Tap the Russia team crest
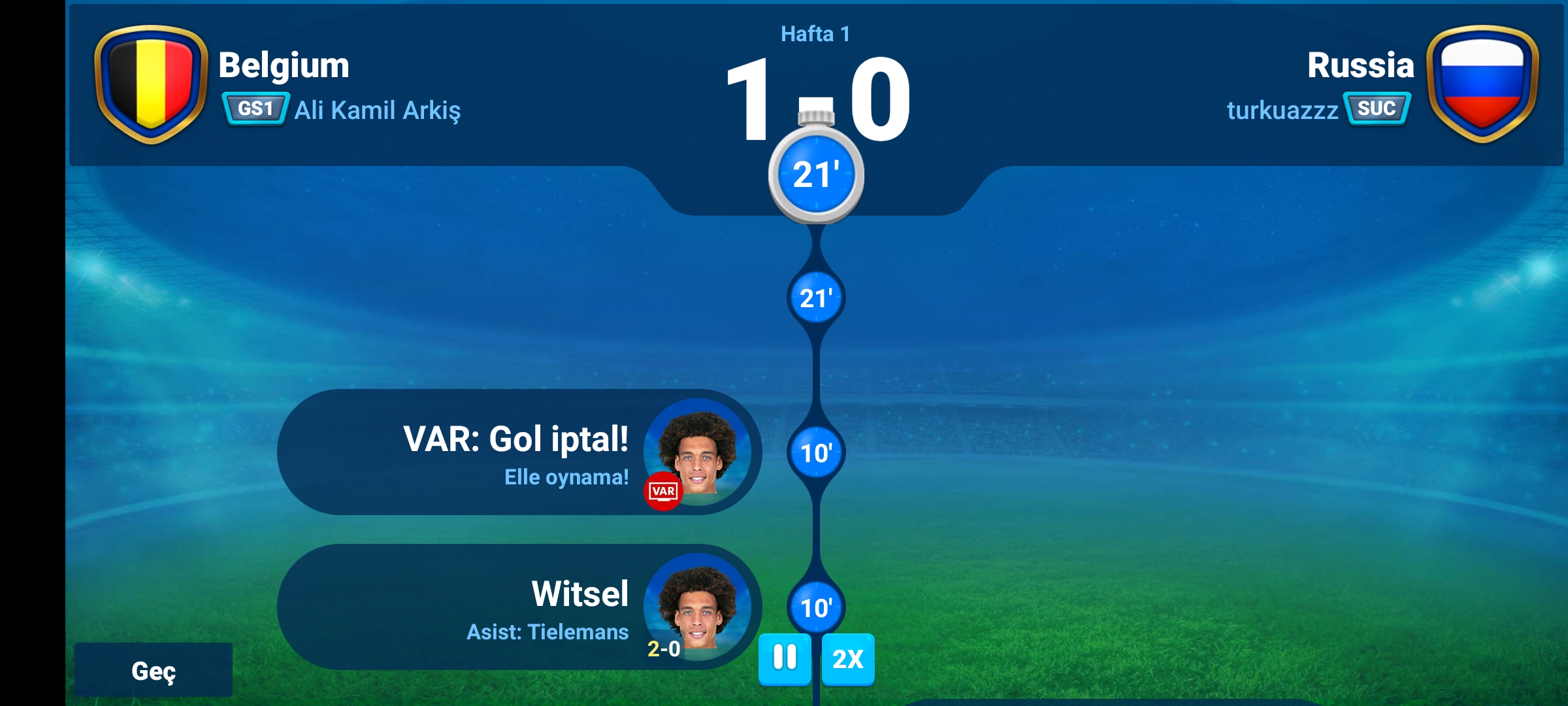Screen dimensions: 1568x706 [1482, 83]
